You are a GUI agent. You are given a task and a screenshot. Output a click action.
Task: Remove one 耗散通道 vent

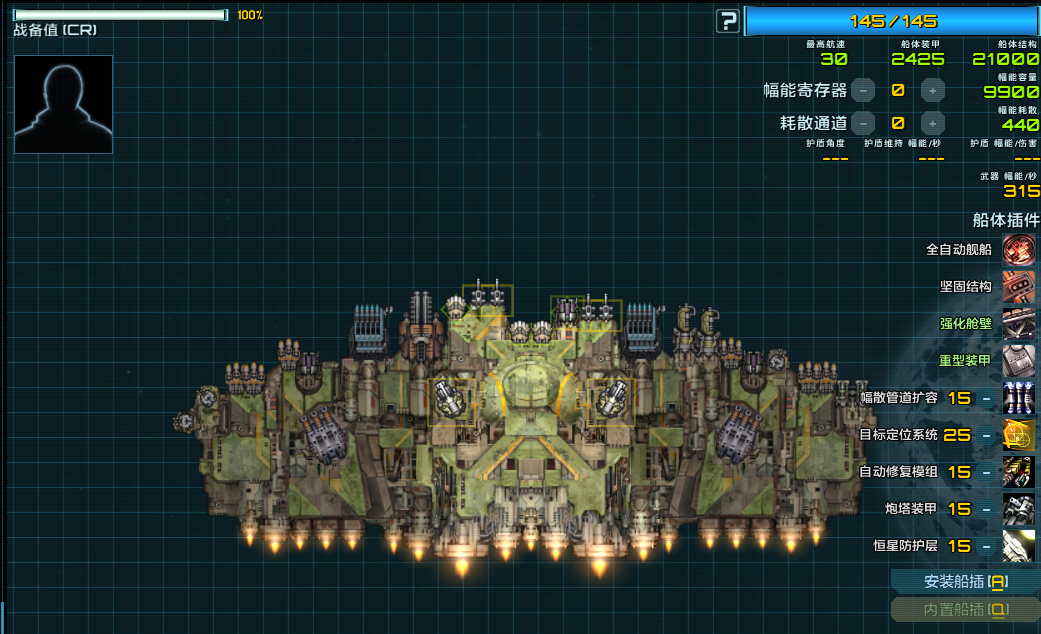pos(863,124)
